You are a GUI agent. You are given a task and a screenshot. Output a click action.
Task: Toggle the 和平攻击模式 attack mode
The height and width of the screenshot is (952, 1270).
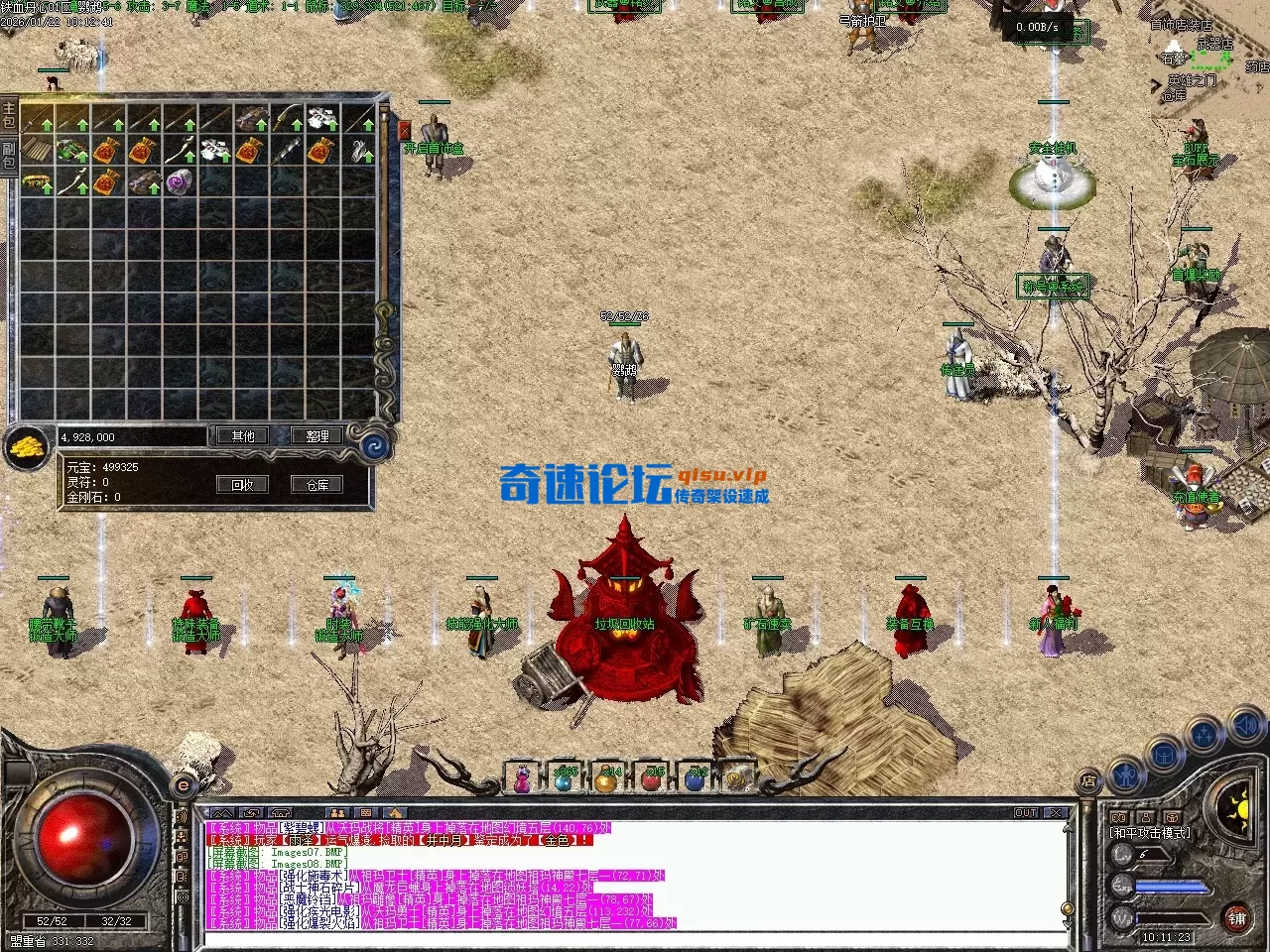(1150, 832)
